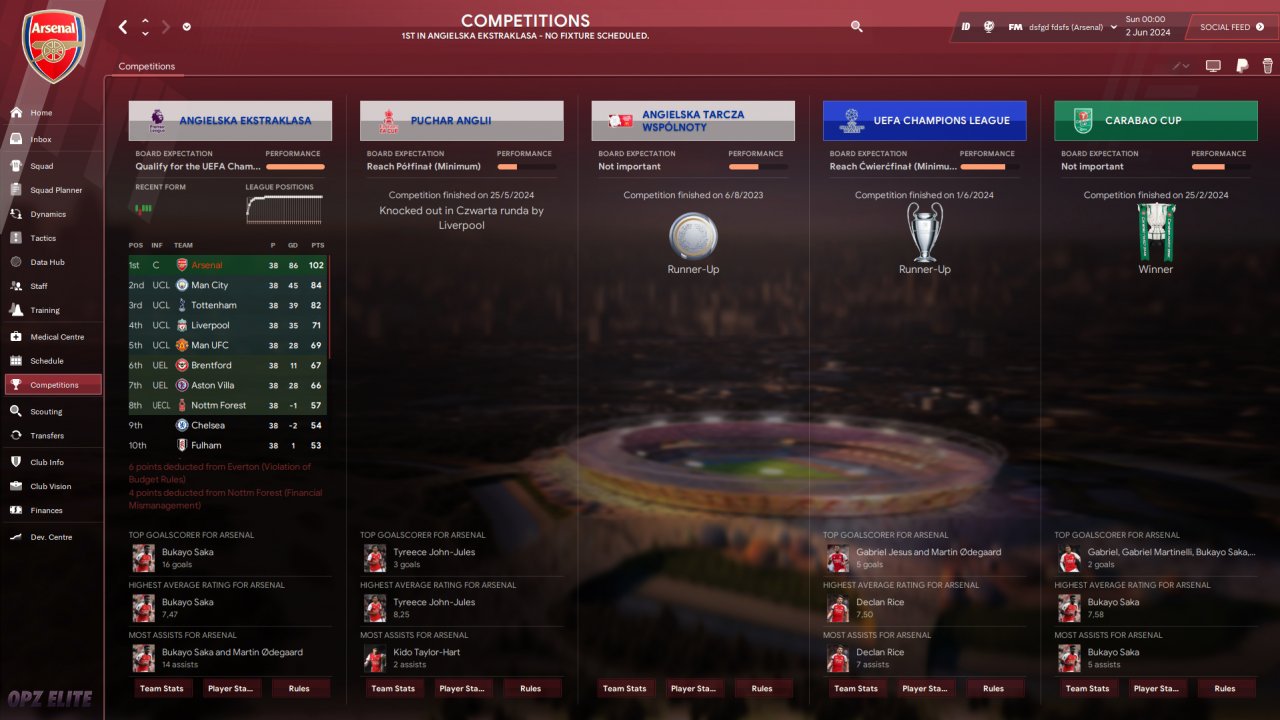The image size is (1280, 720).
Task: Select Data Hub in the sidebar
Action: [x=47, y=262]
